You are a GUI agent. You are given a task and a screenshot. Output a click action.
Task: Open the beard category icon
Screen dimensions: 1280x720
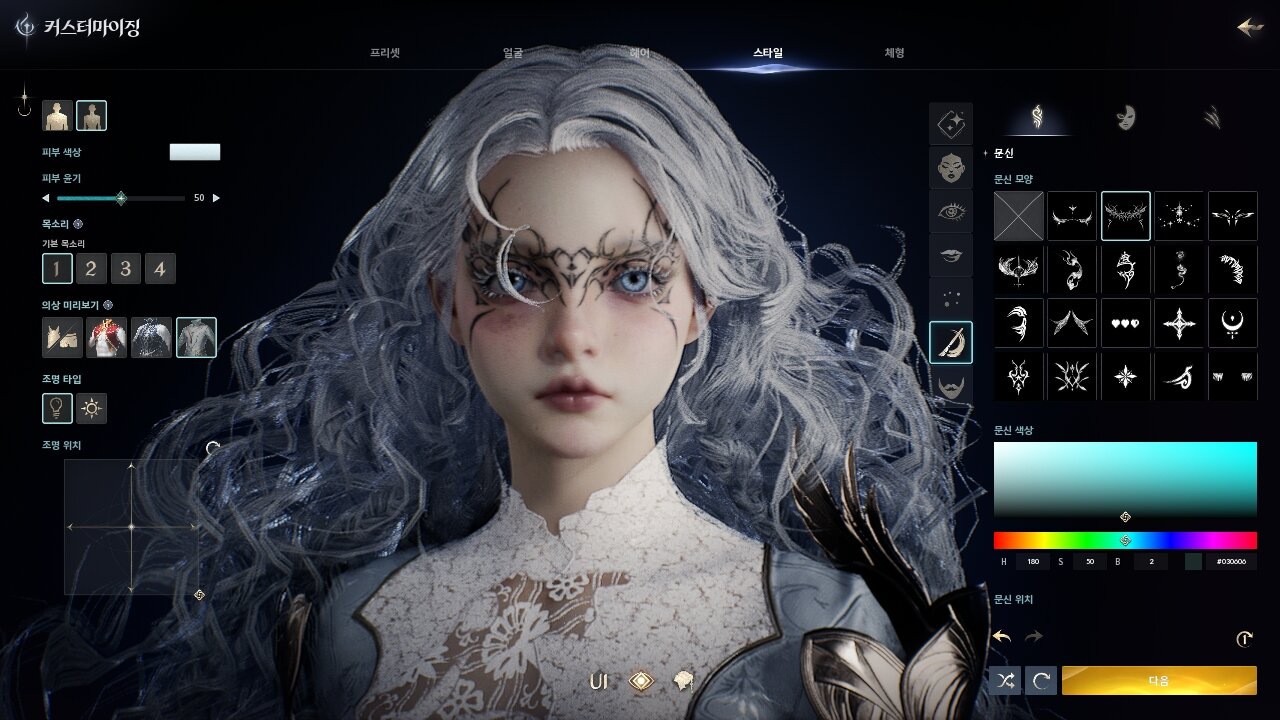[950, 385]
